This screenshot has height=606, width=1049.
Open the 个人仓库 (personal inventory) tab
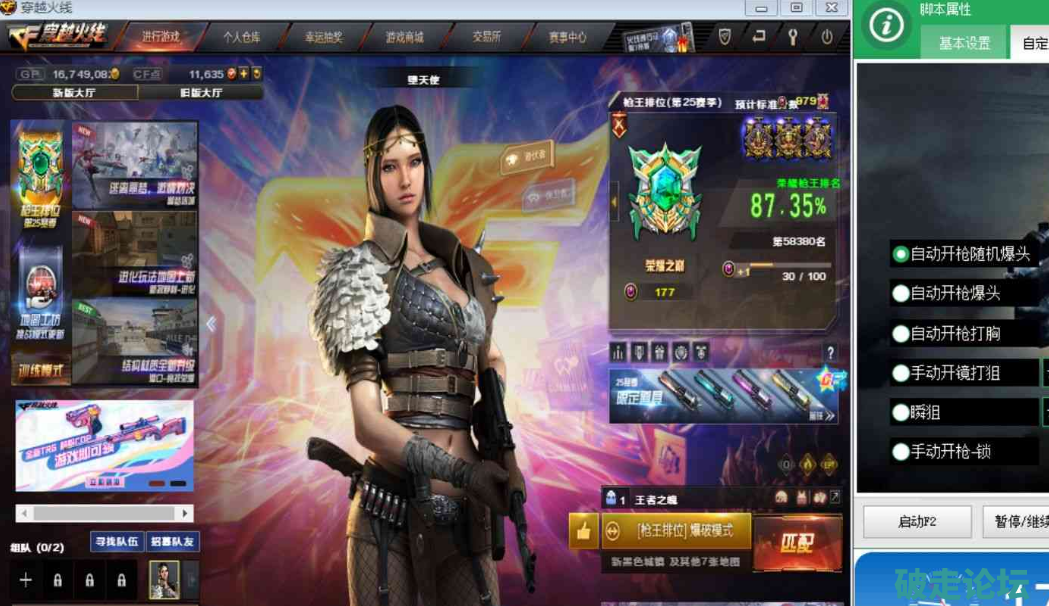click(241, 37)
